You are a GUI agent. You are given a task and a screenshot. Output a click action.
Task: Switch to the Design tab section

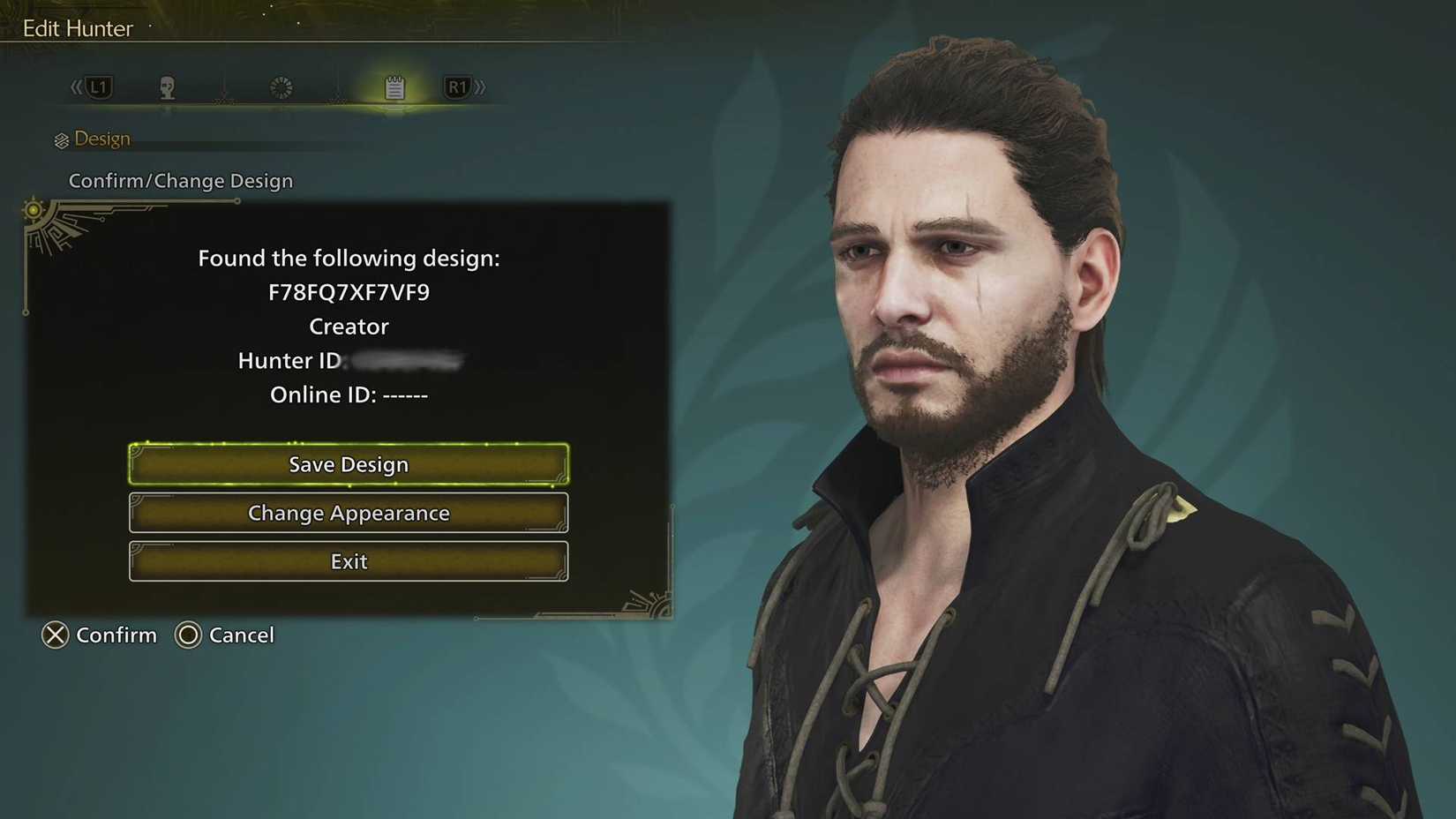[x=103, y=139]
